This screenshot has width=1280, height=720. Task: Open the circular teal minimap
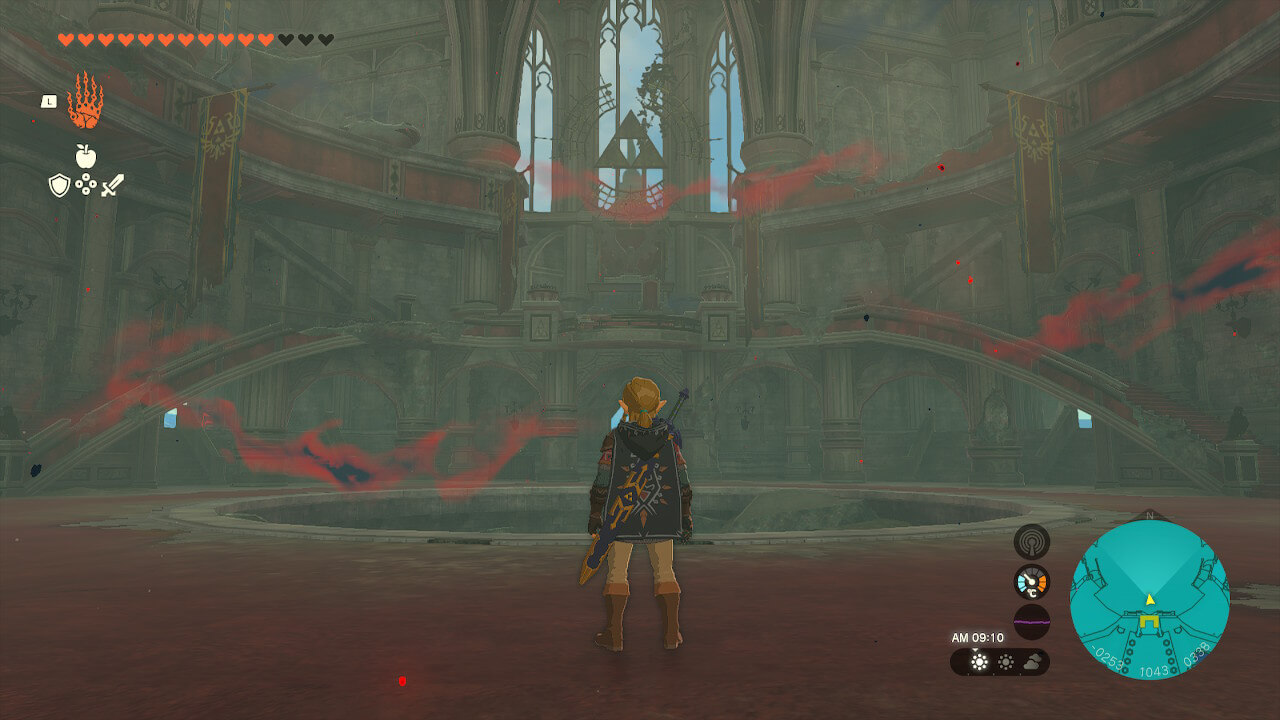[x=1149, y=600]
